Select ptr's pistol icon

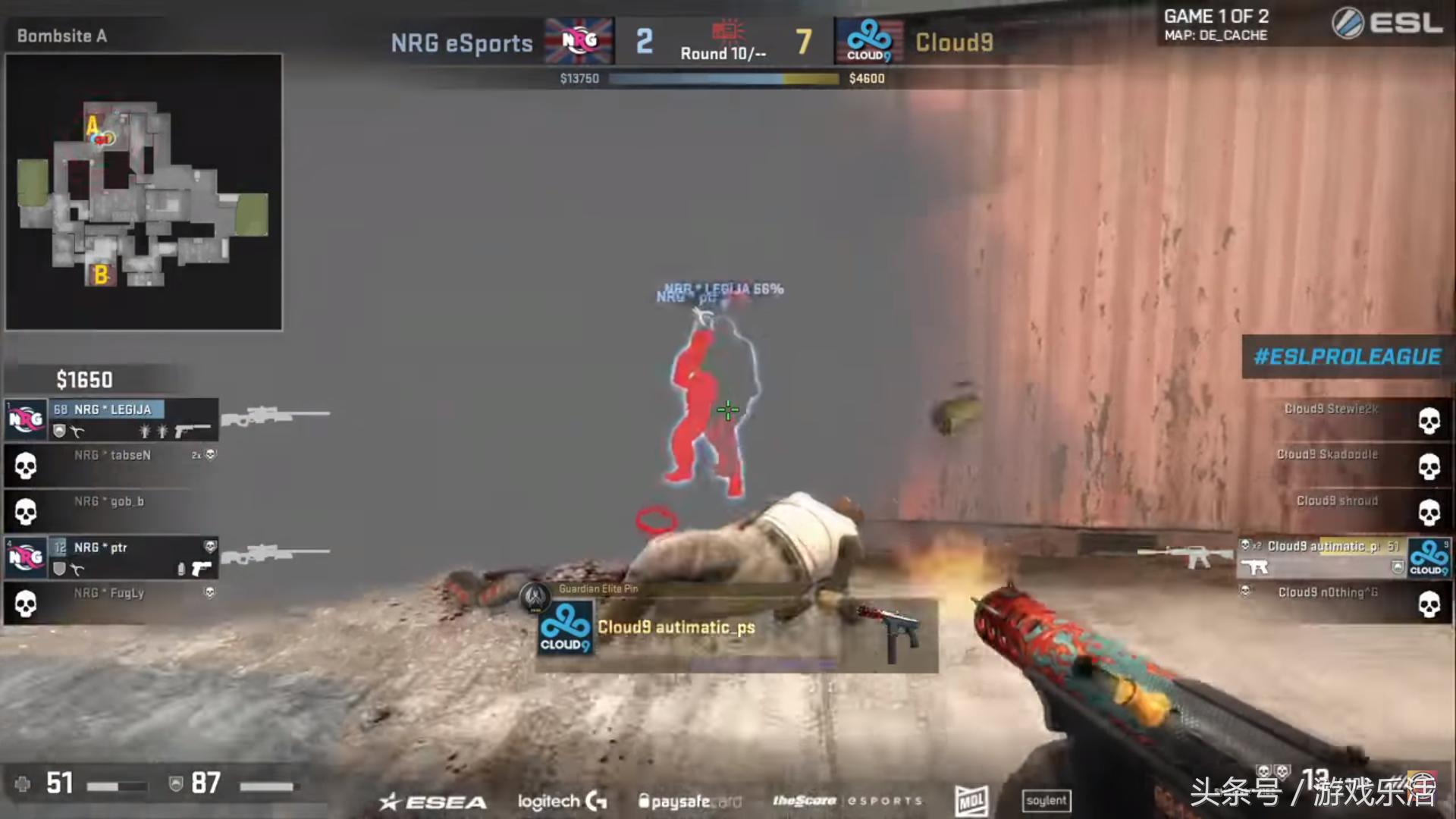[201, 570]
